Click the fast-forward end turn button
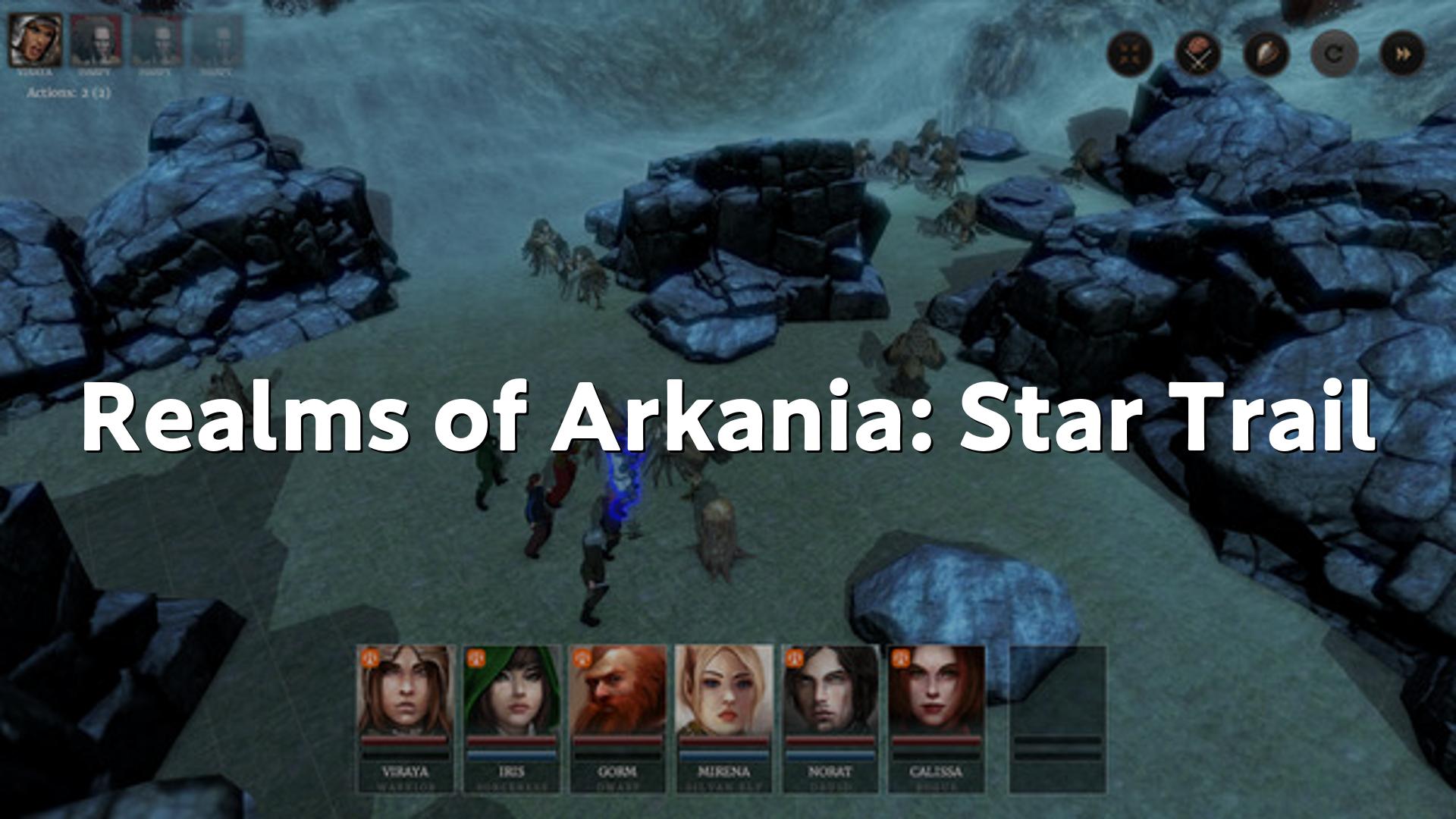 point(1402,54)
